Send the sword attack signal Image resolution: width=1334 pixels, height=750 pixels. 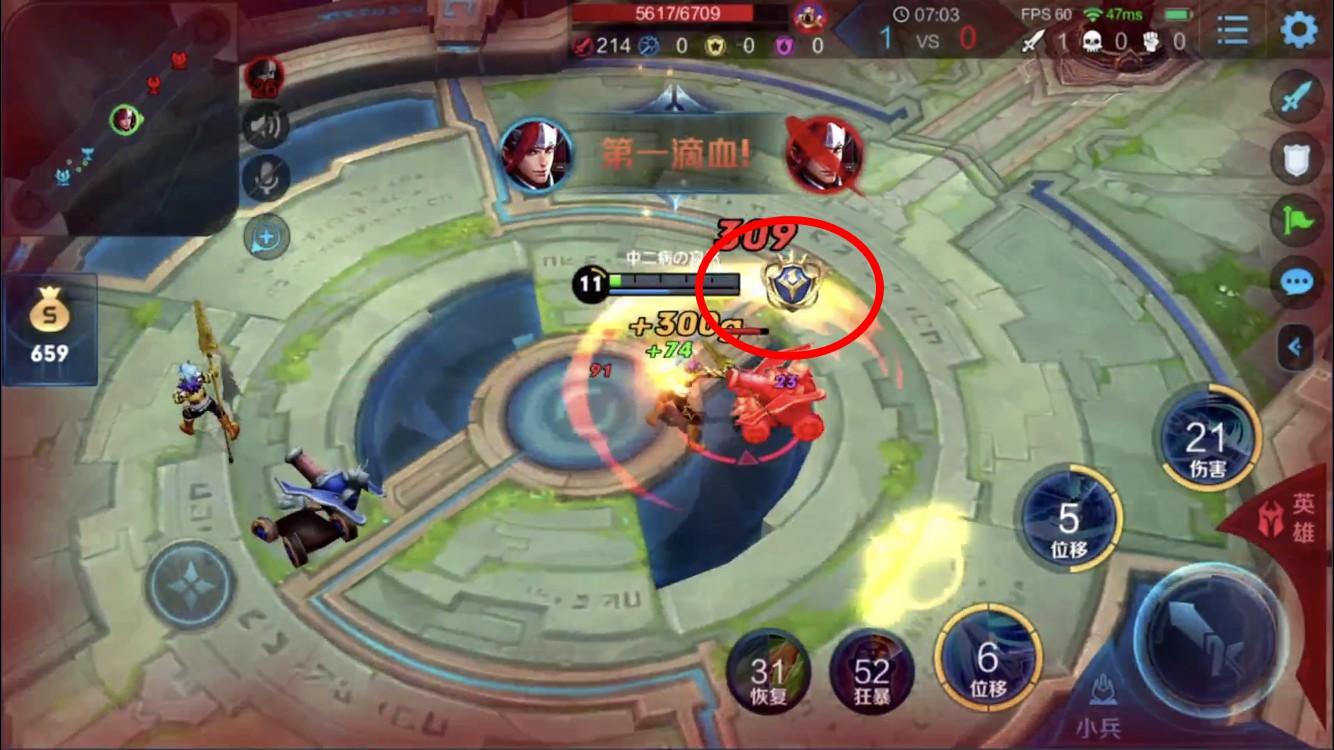click(x=1297, y=98)
